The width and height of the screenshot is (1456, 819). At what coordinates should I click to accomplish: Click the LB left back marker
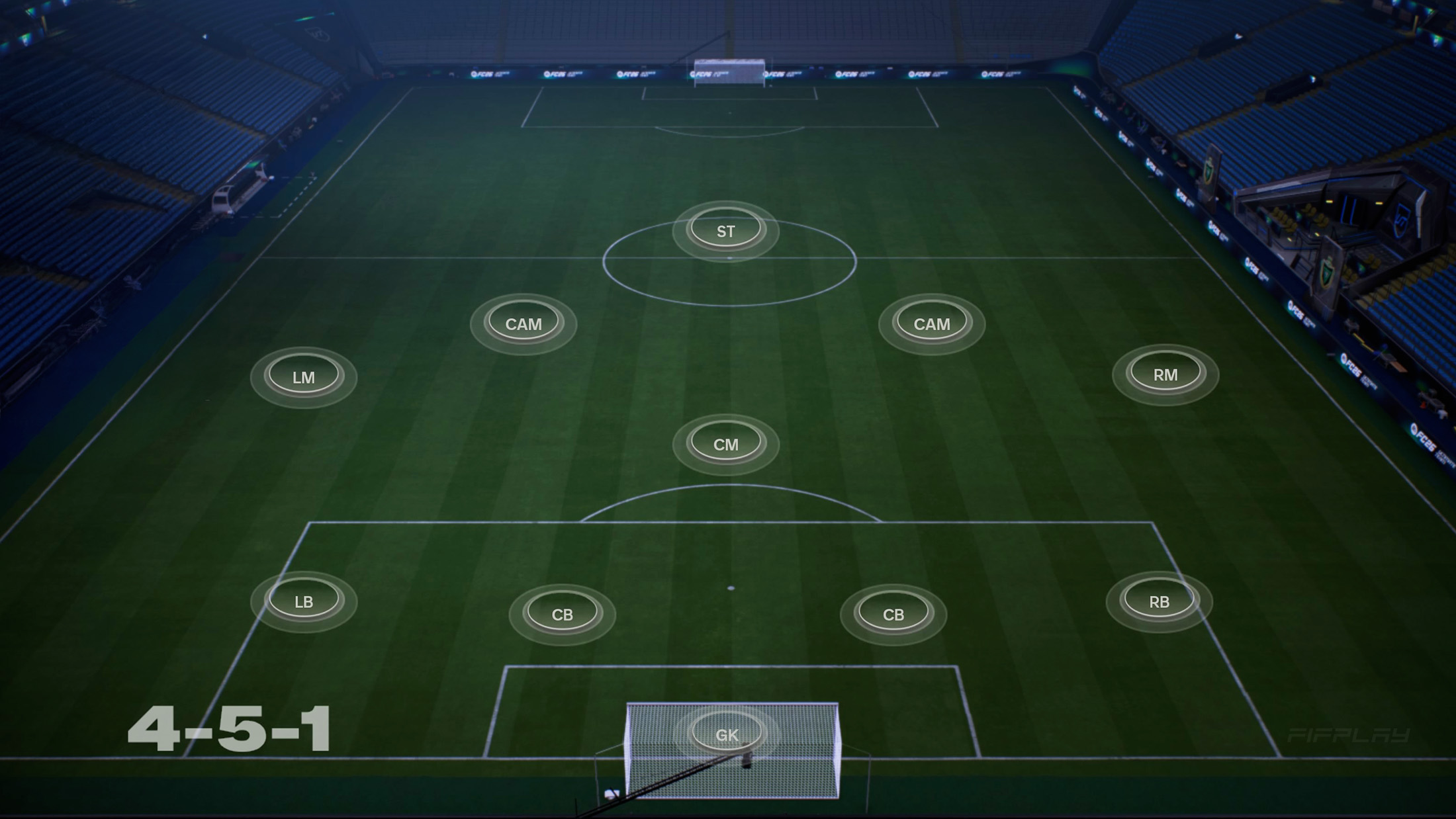tap(304, 601)
